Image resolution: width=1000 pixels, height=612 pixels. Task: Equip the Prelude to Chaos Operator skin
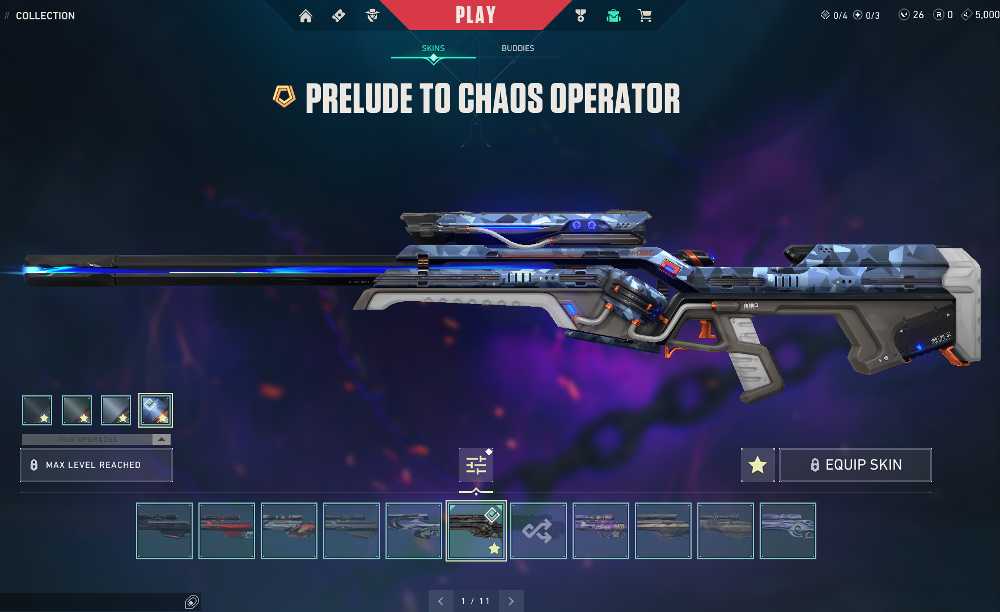[855, 465]
